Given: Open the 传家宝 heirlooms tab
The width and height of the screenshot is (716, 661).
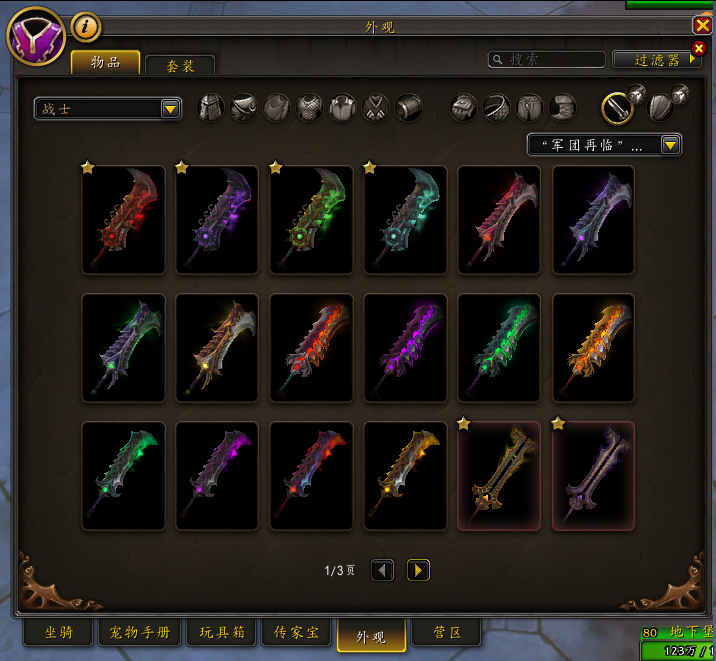Looking at the screenshot, I should click(x=295, y=633).
